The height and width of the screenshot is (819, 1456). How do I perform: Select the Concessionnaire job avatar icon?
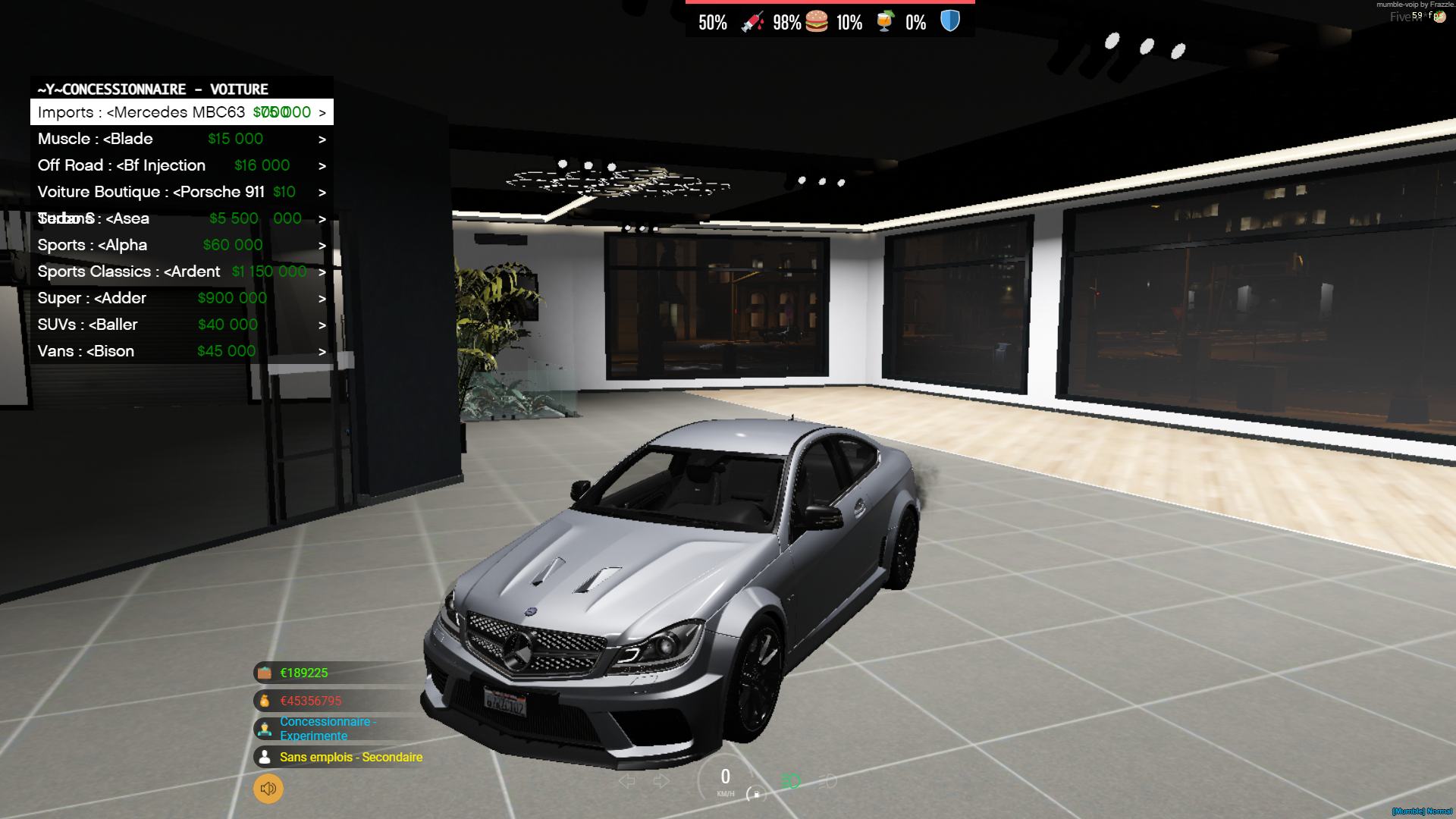coord(264,728)
